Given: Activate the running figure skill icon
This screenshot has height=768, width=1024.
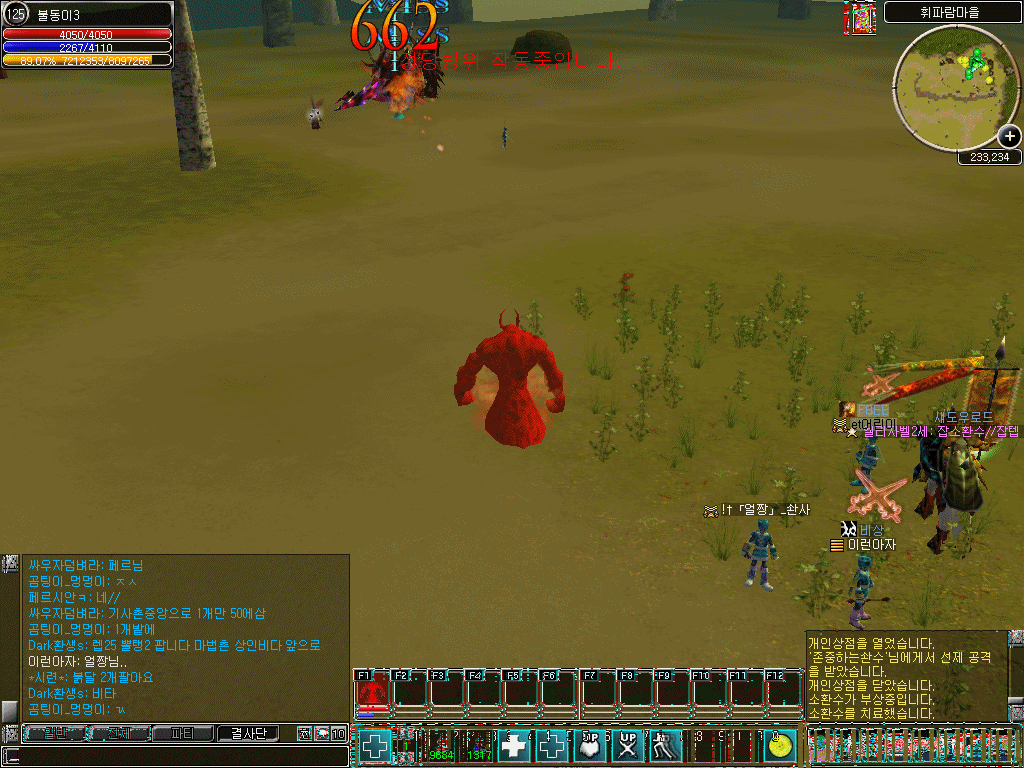Looking at the screenshot, I should (x=667, y=746).
